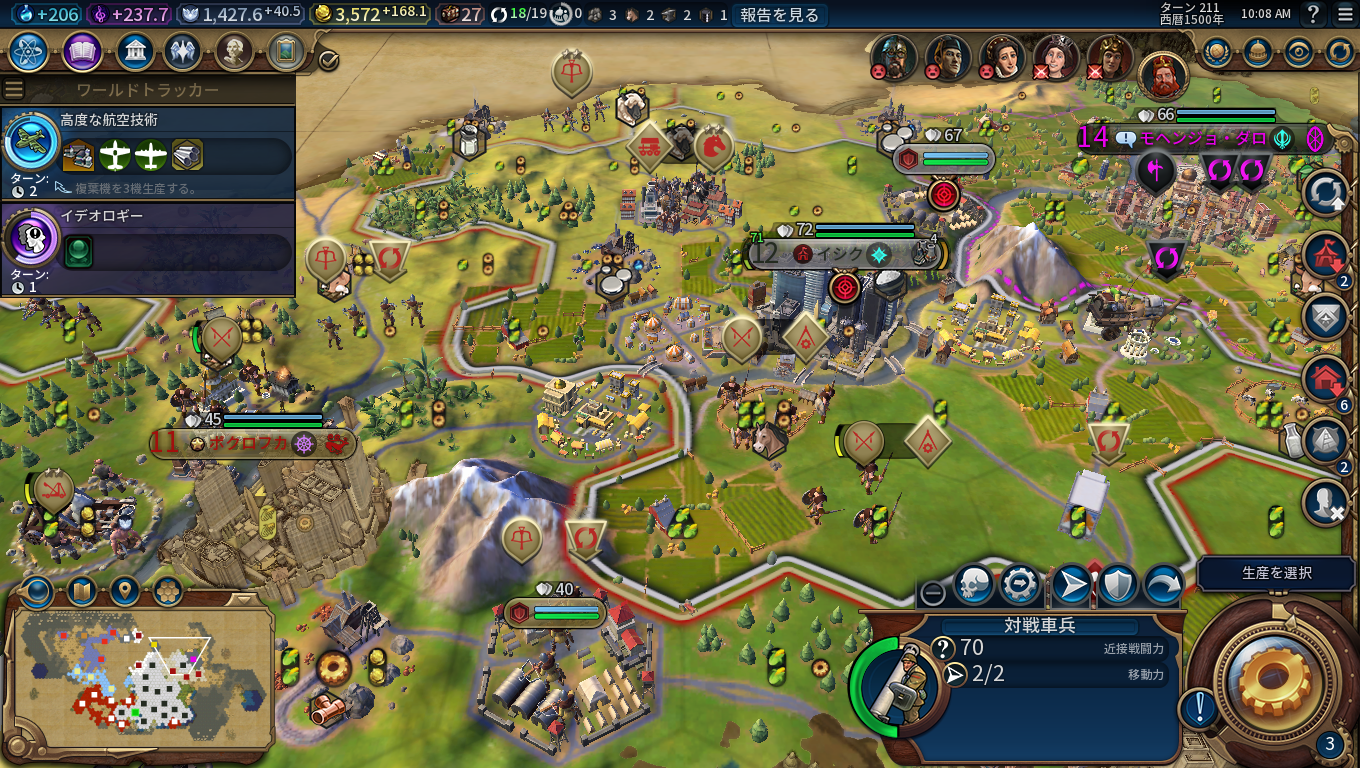Open the espionage eye button
The image size is (1360, 768).
[1298, 52]
